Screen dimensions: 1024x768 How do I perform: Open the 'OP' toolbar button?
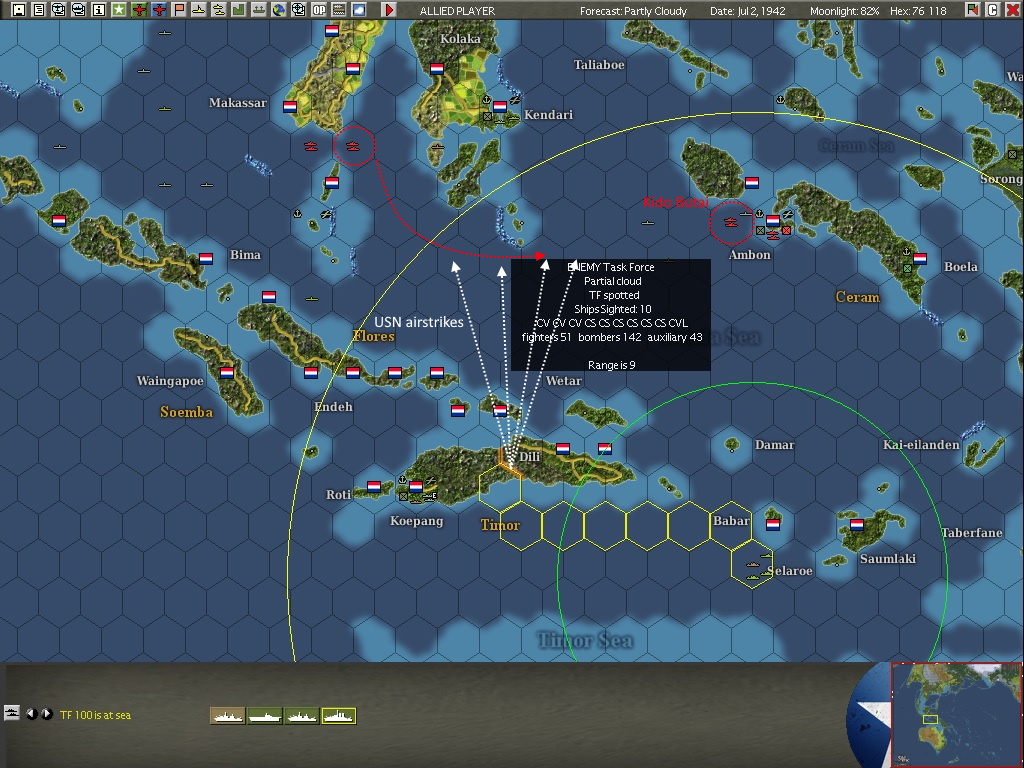click(319, 10)
